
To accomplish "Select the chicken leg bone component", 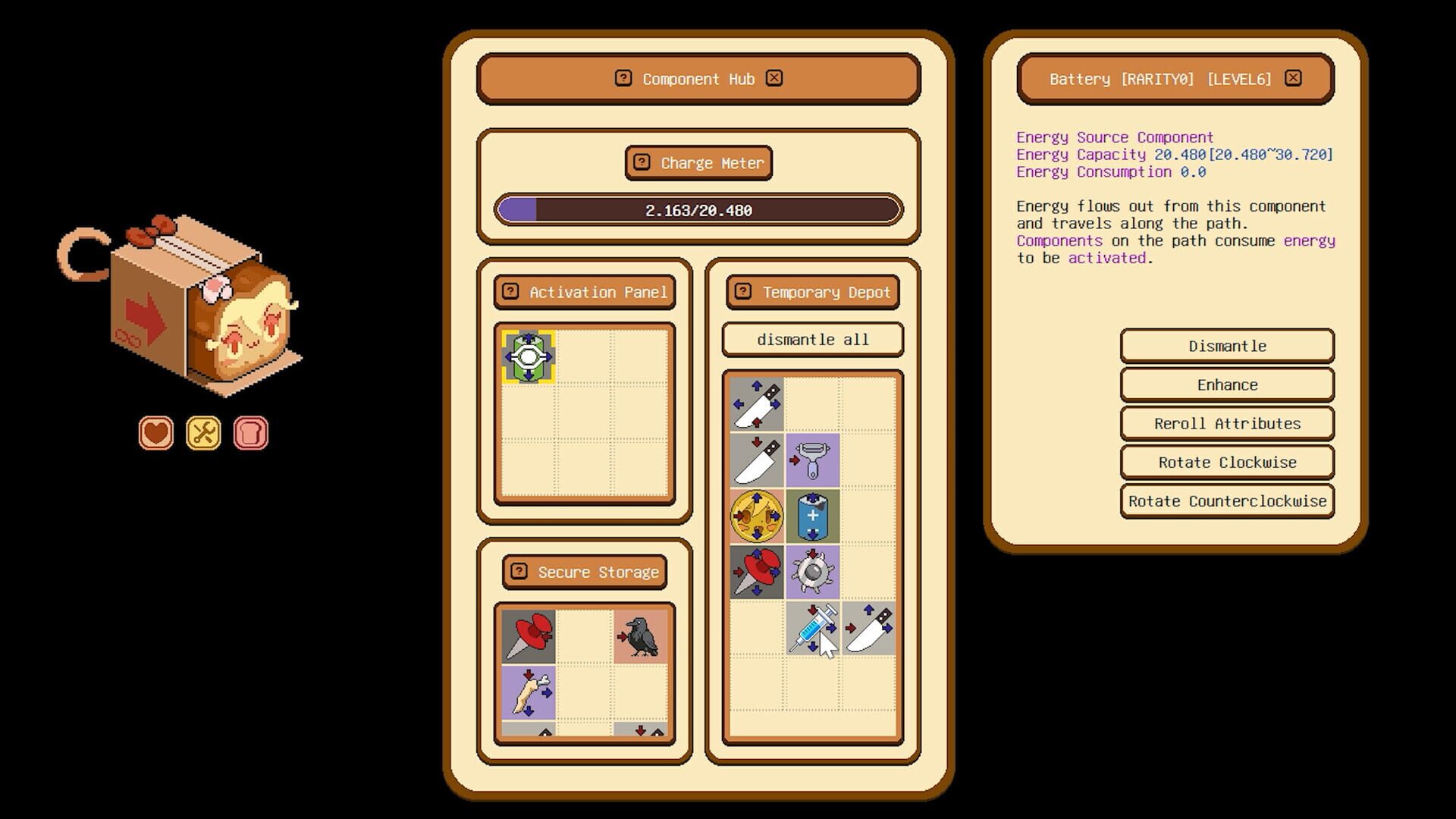I will [x=527, y=692].
